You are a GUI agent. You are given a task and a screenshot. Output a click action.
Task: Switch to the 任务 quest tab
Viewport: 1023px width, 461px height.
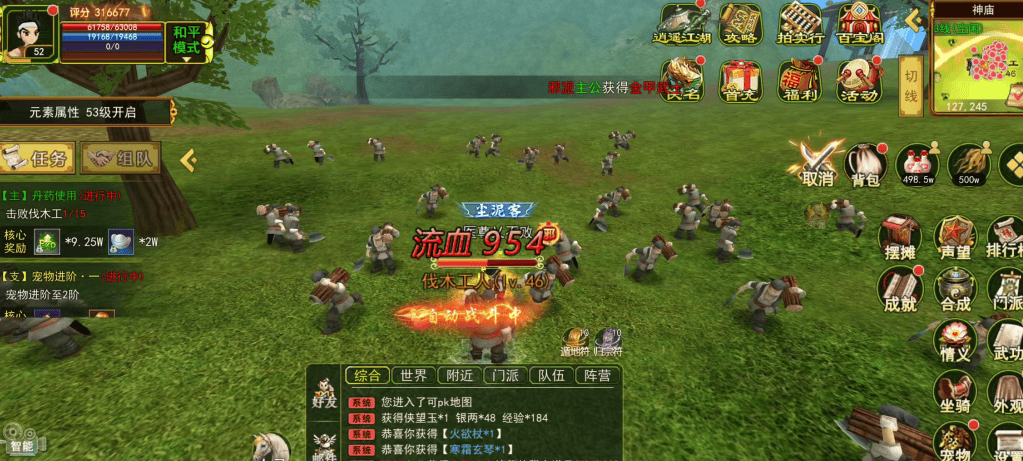(38, 158)
